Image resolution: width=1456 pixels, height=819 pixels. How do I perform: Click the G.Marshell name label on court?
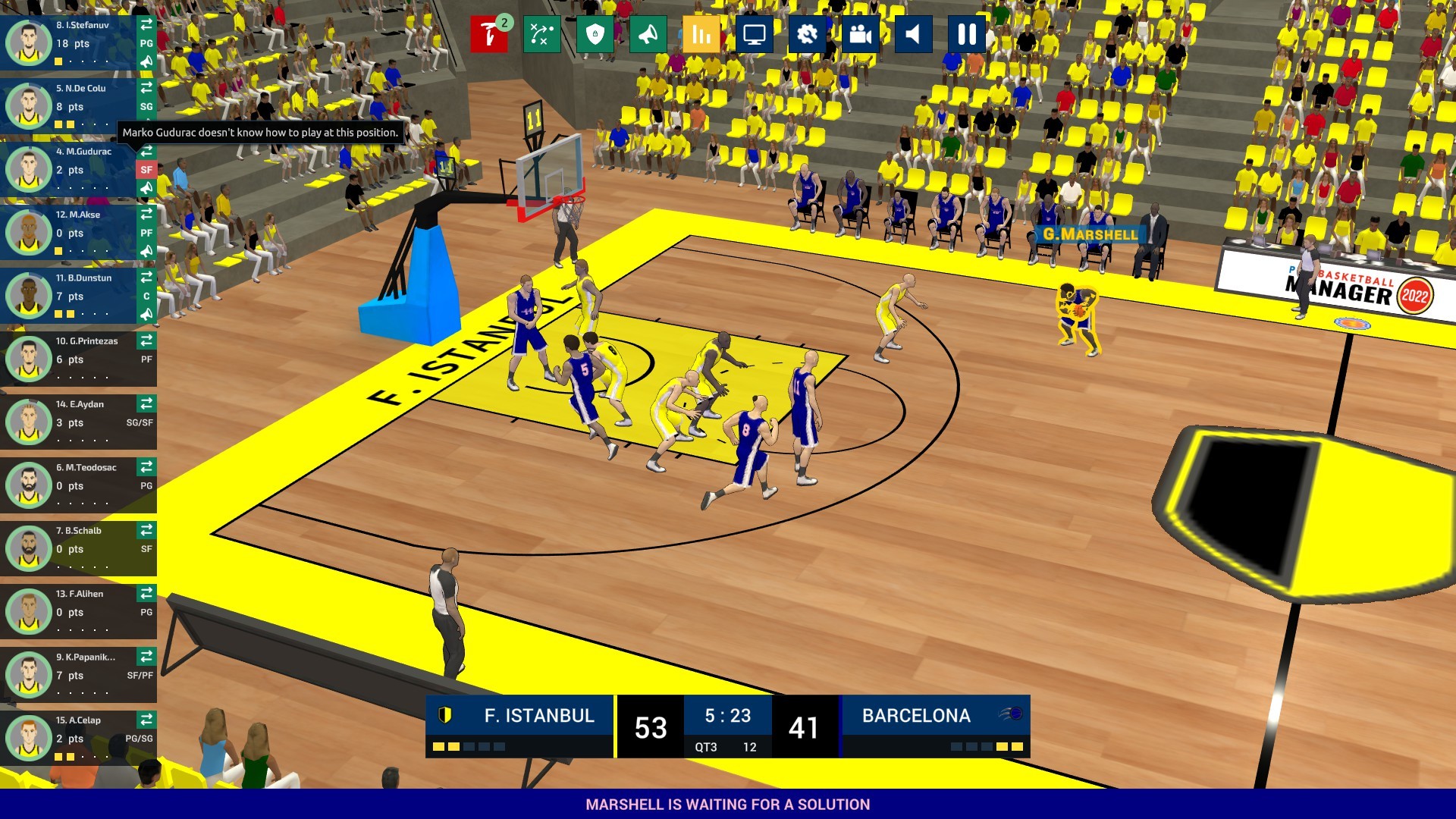click(x=1090, y=235)
